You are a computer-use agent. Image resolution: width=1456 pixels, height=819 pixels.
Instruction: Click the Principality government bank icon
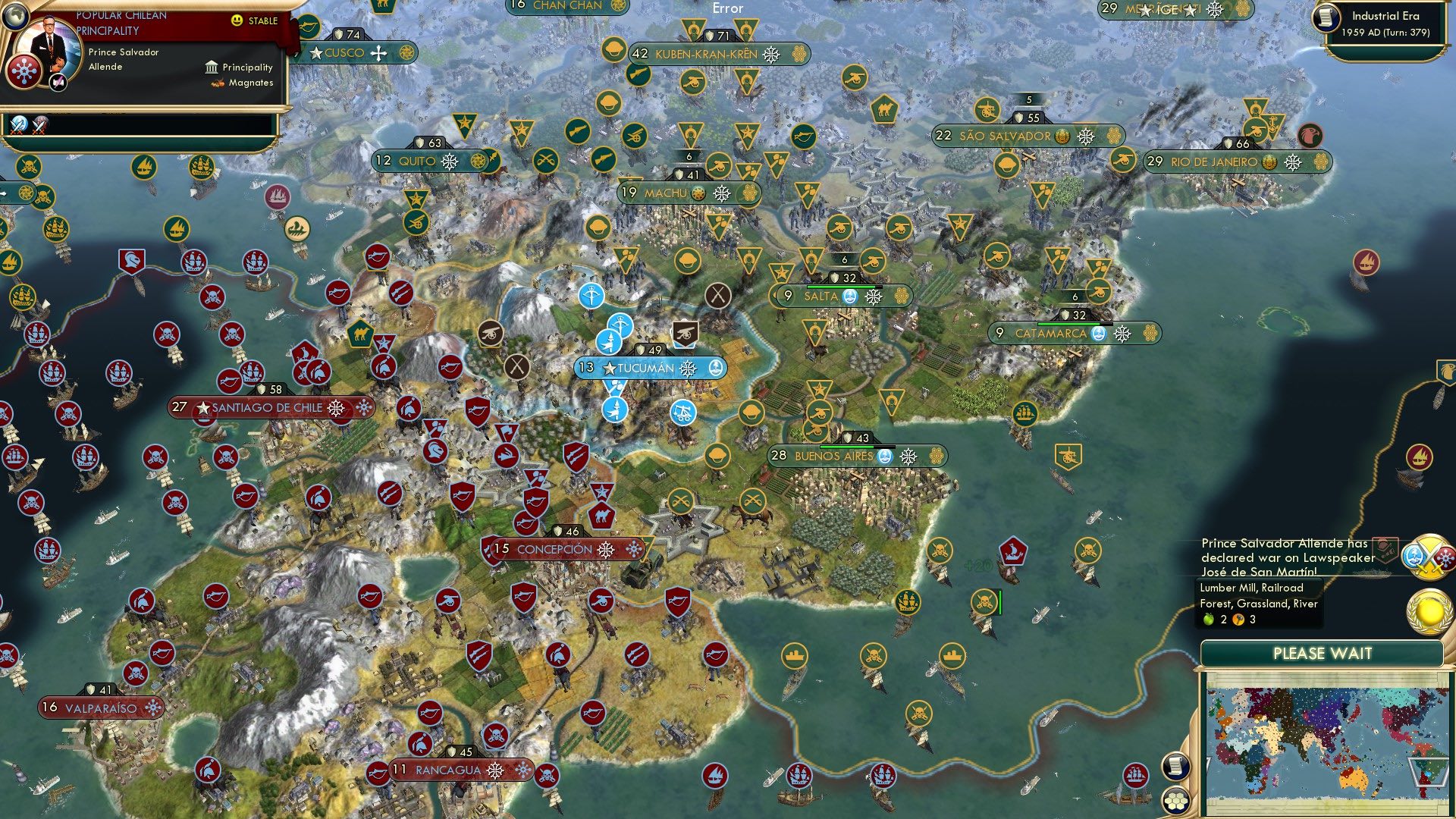pyautogui.click(x=211, y=67)
